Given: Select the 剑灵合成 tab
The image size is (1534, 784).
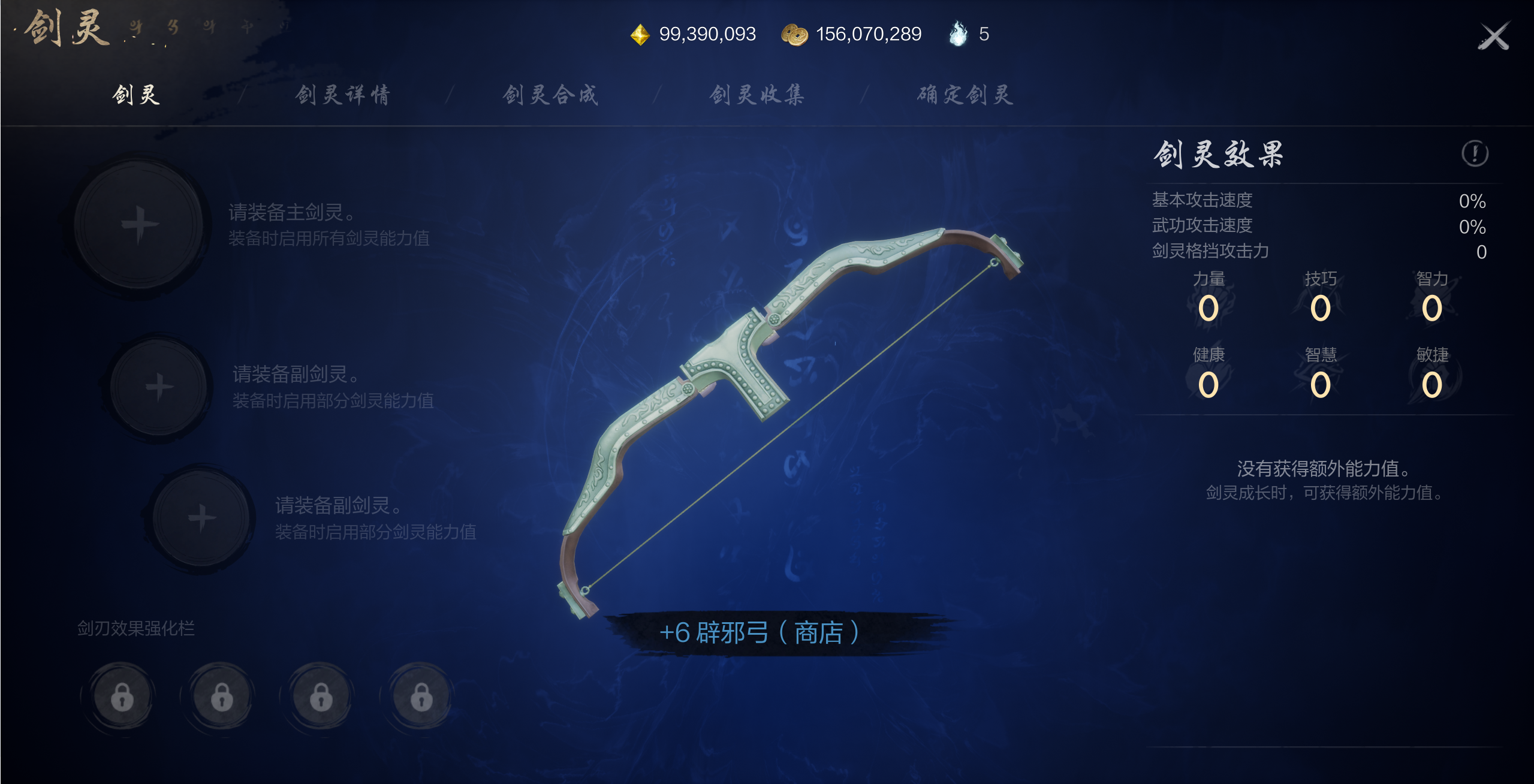Looking at the screenshot, I should [550, 95].
